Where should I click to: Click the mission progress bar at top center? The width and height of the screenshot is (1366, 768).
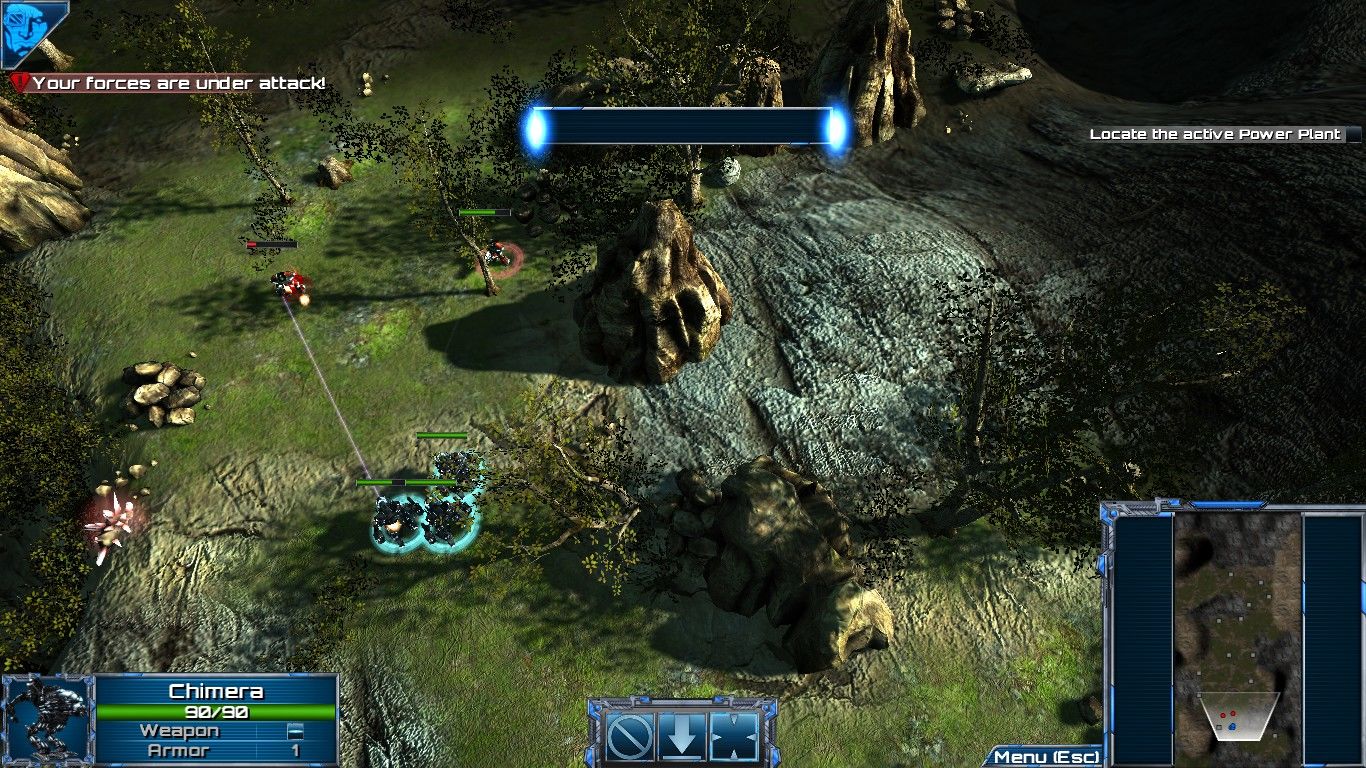coord(683,124)
